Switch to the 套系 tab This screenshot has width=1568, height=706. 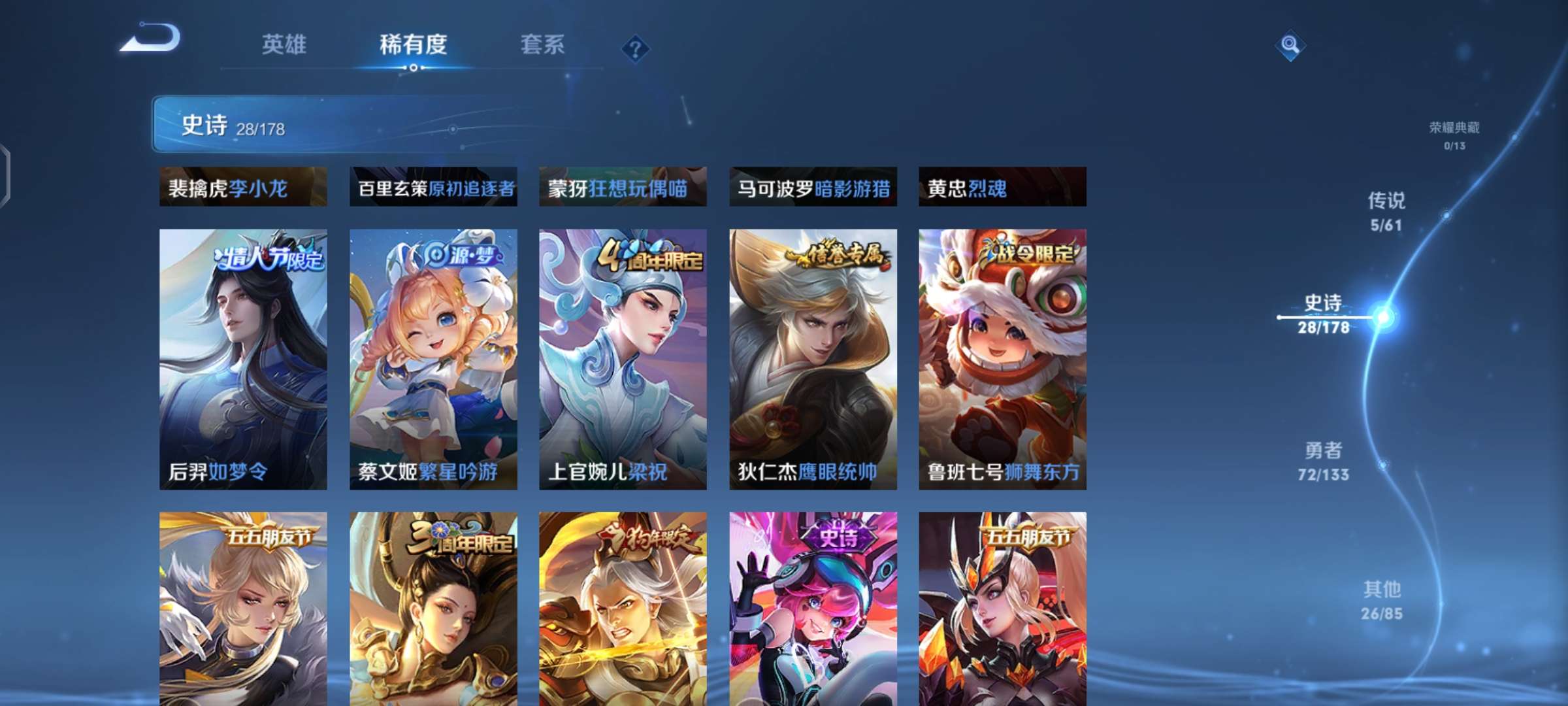543,44
